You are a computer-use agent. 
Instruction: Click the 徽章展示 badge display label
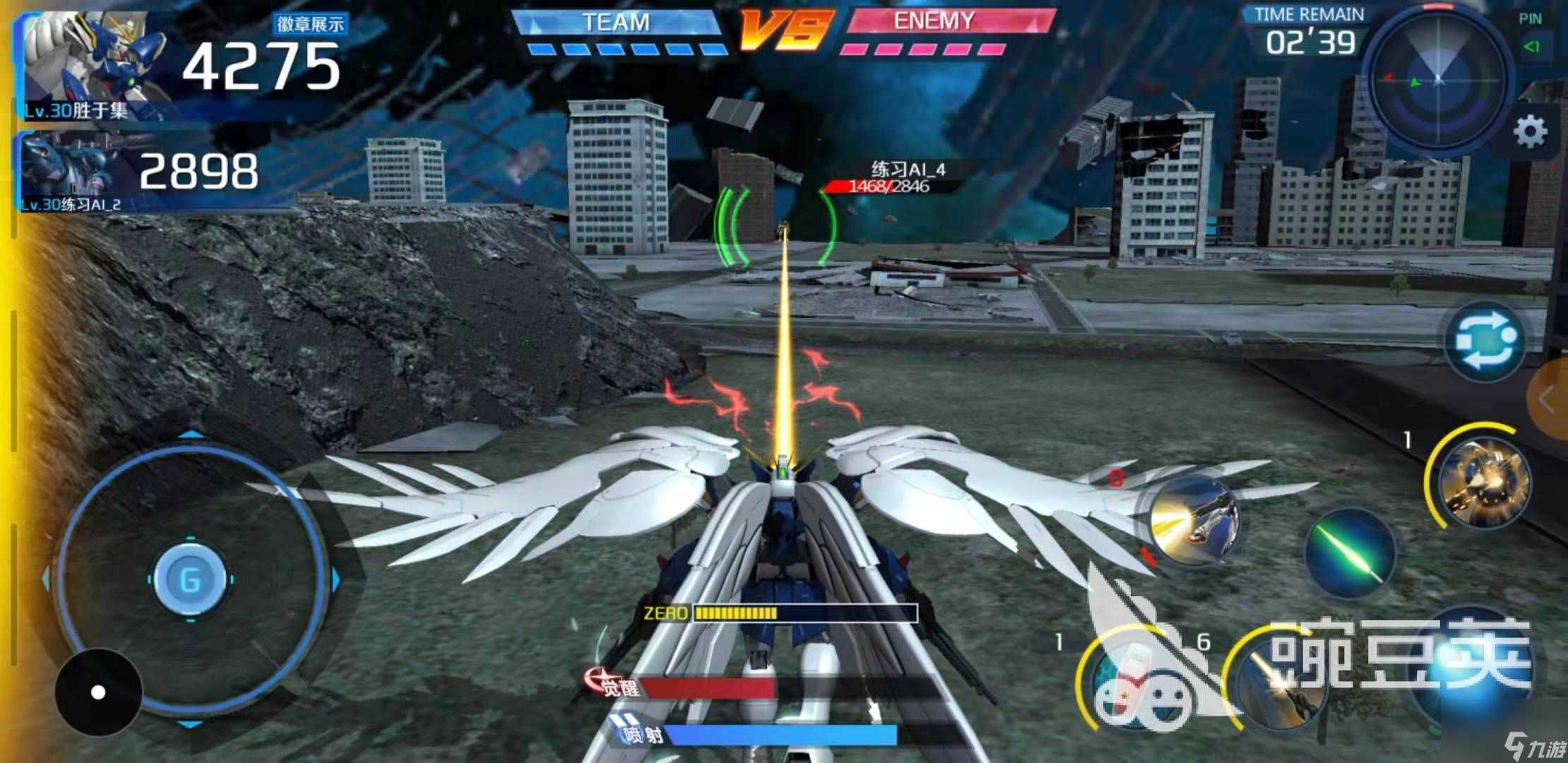tap(310, 24)
